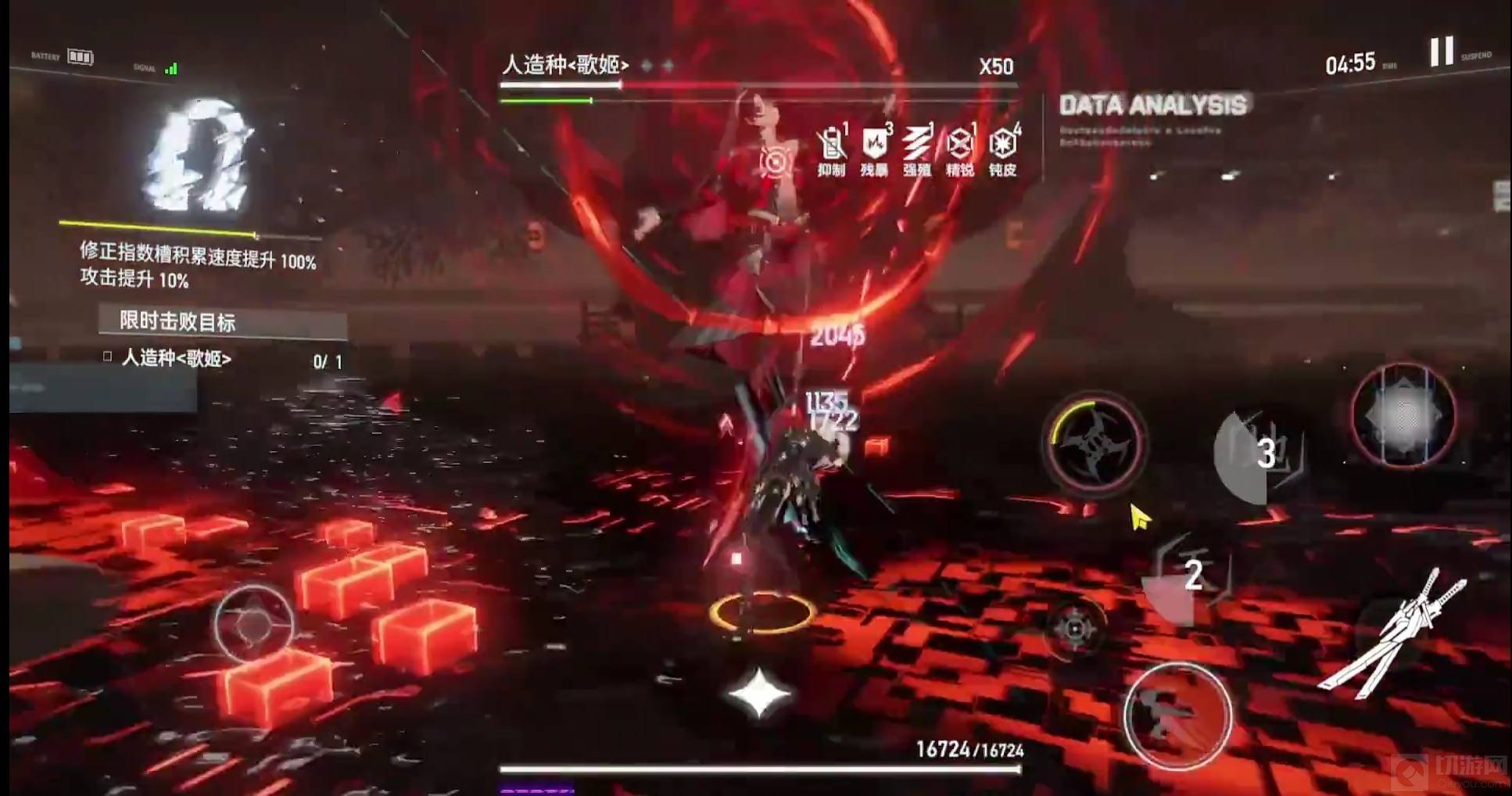1512x796 pixels.
Task: Trigger the dodge dash button
Action: pos(1177,715)
